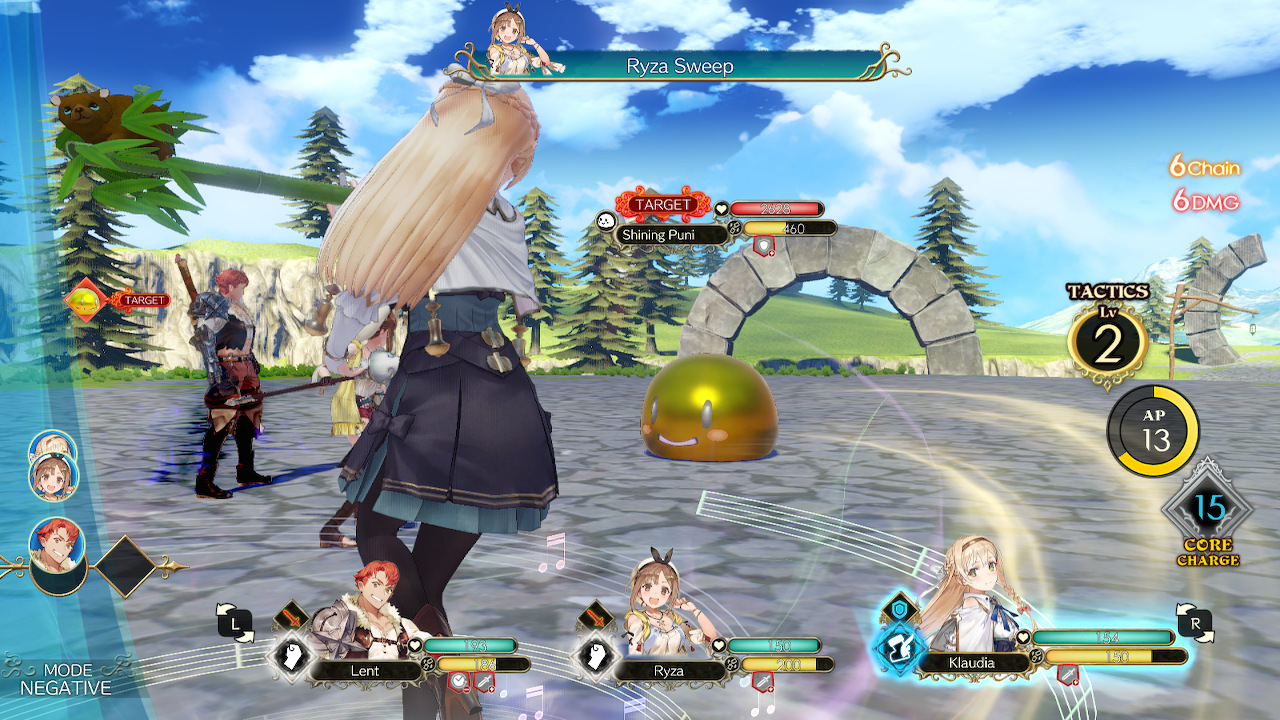The height and width of the screenshot is (720, 1280).
Task: Click the red sword icon above Ryza's panel
Action: click(596, 617)
